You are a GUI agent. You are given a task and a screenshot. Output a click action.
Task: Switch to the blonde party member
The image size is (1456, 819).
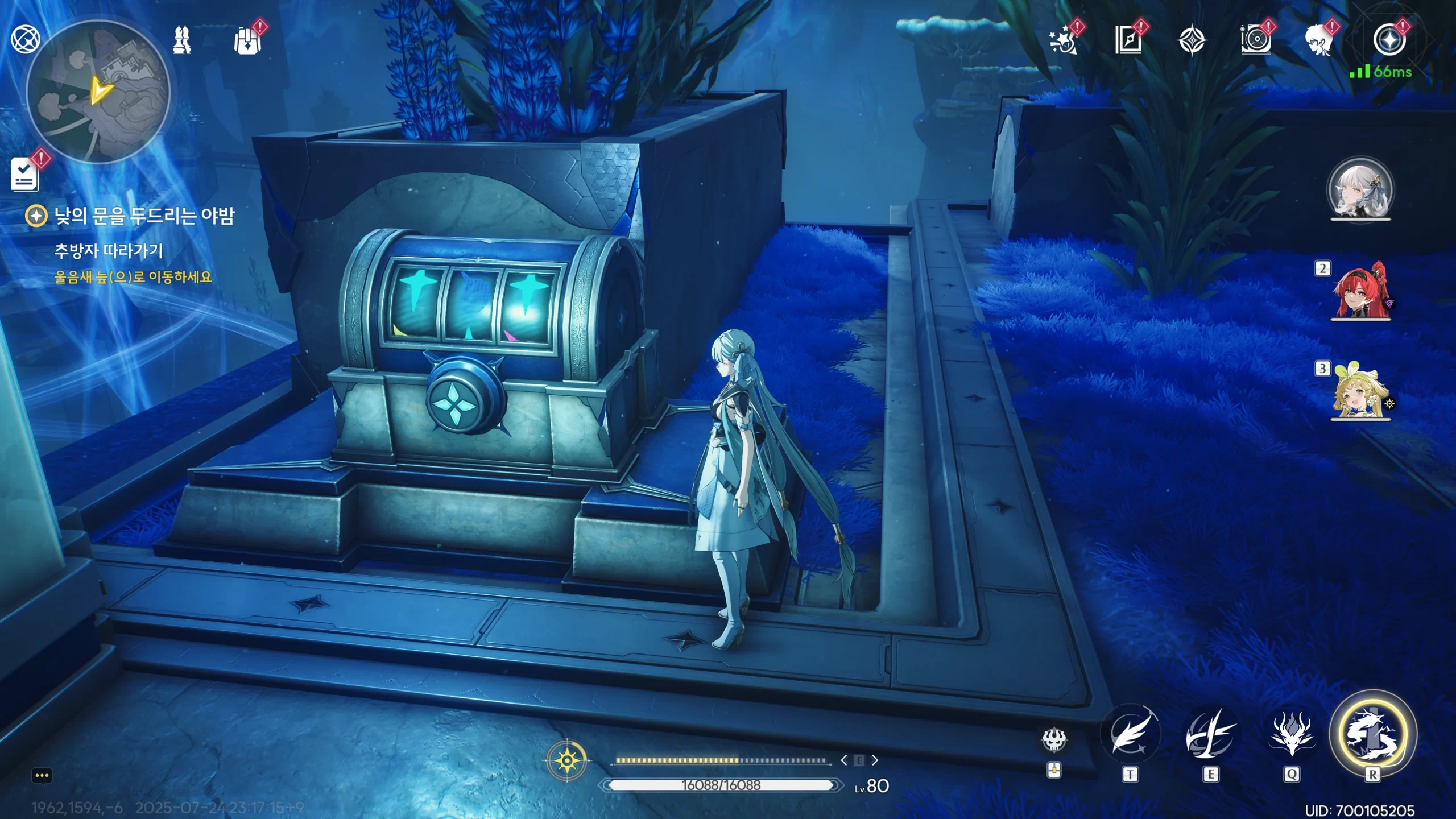coord(1360,391)
